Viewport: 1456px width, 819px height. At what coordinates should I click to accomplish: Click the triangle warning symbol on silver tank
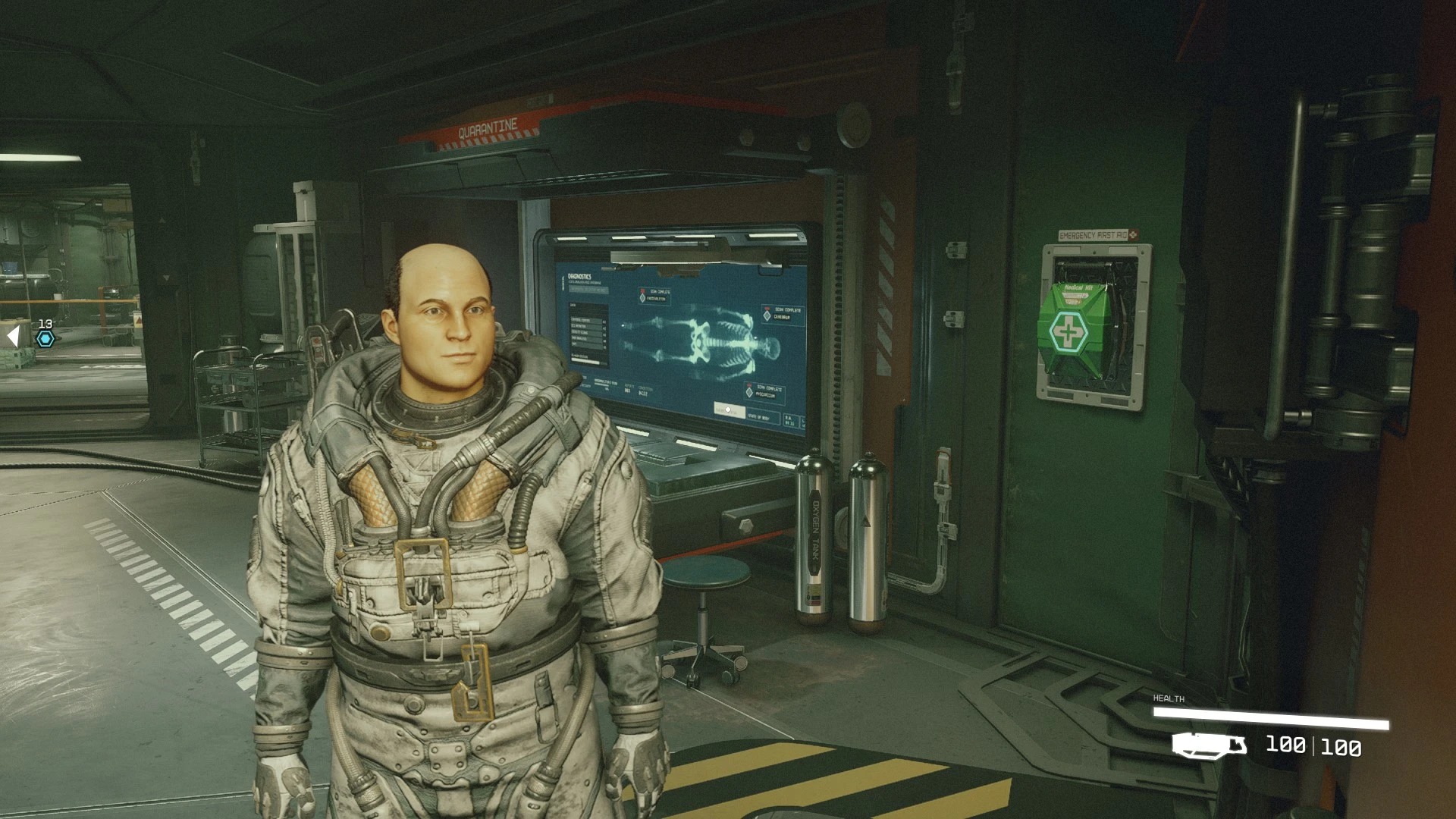click(864, 520)
